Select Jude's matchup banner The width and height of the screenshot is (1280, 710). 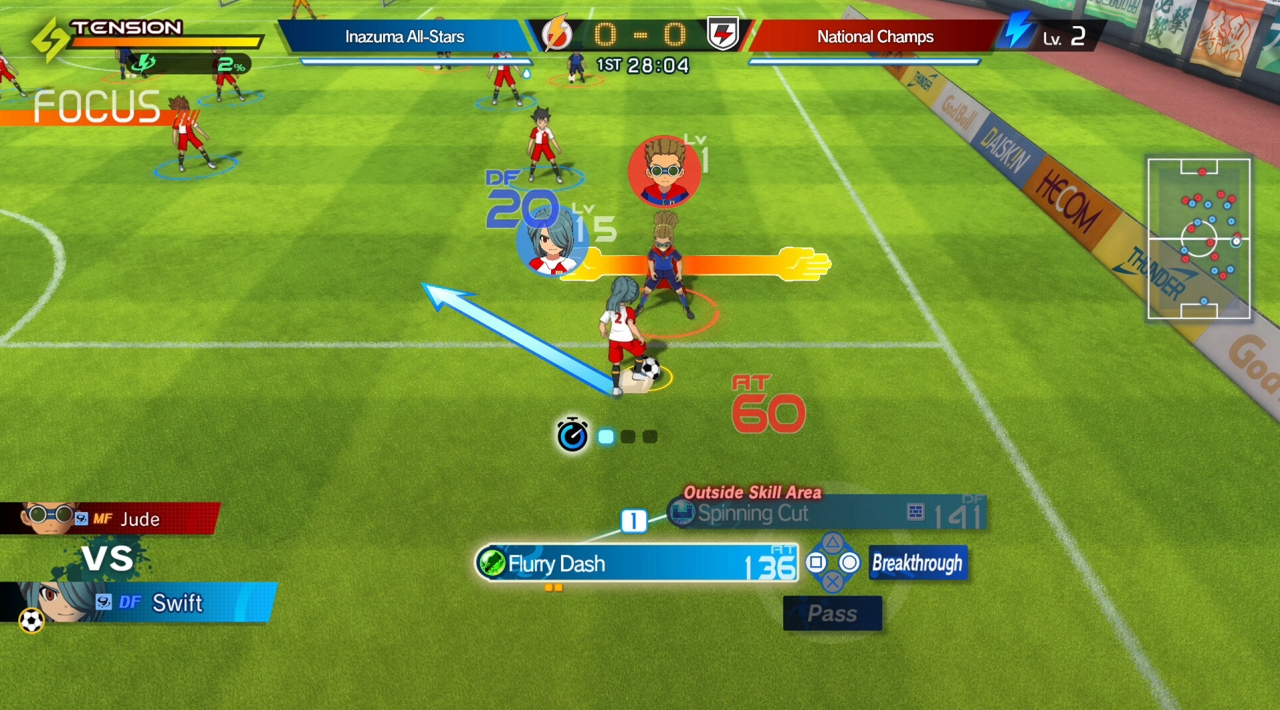click(x=110, y=518)
